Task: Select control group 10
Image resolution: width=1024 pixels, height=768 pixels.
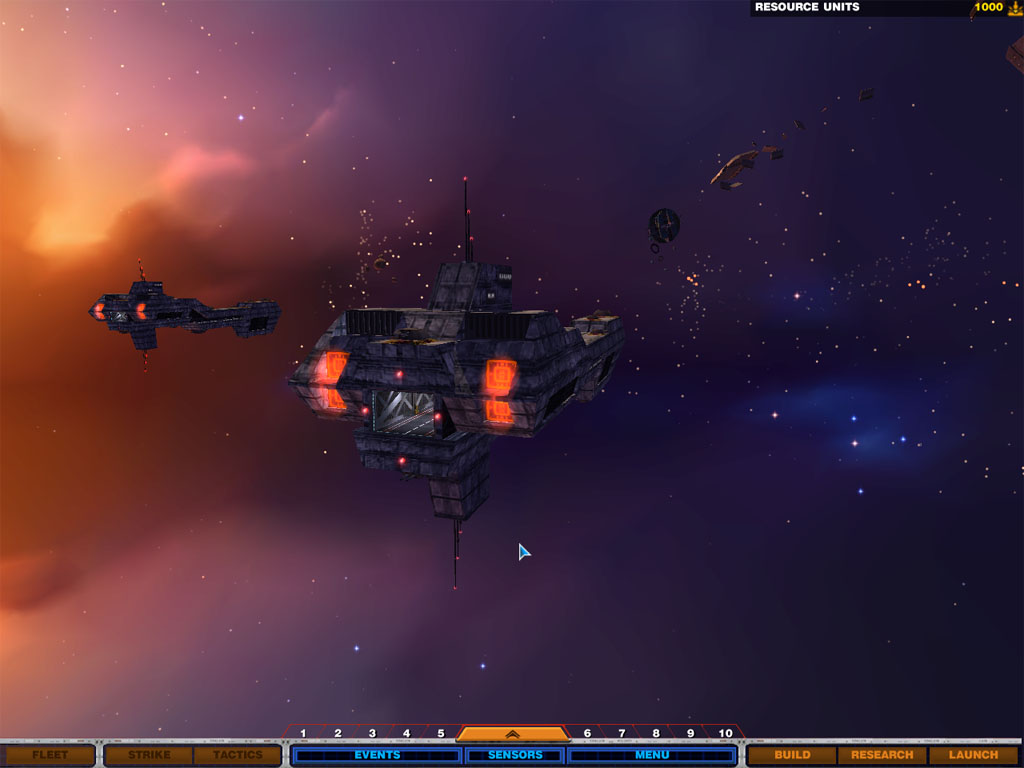Action: pyautogui.click(x=725, y=734)
